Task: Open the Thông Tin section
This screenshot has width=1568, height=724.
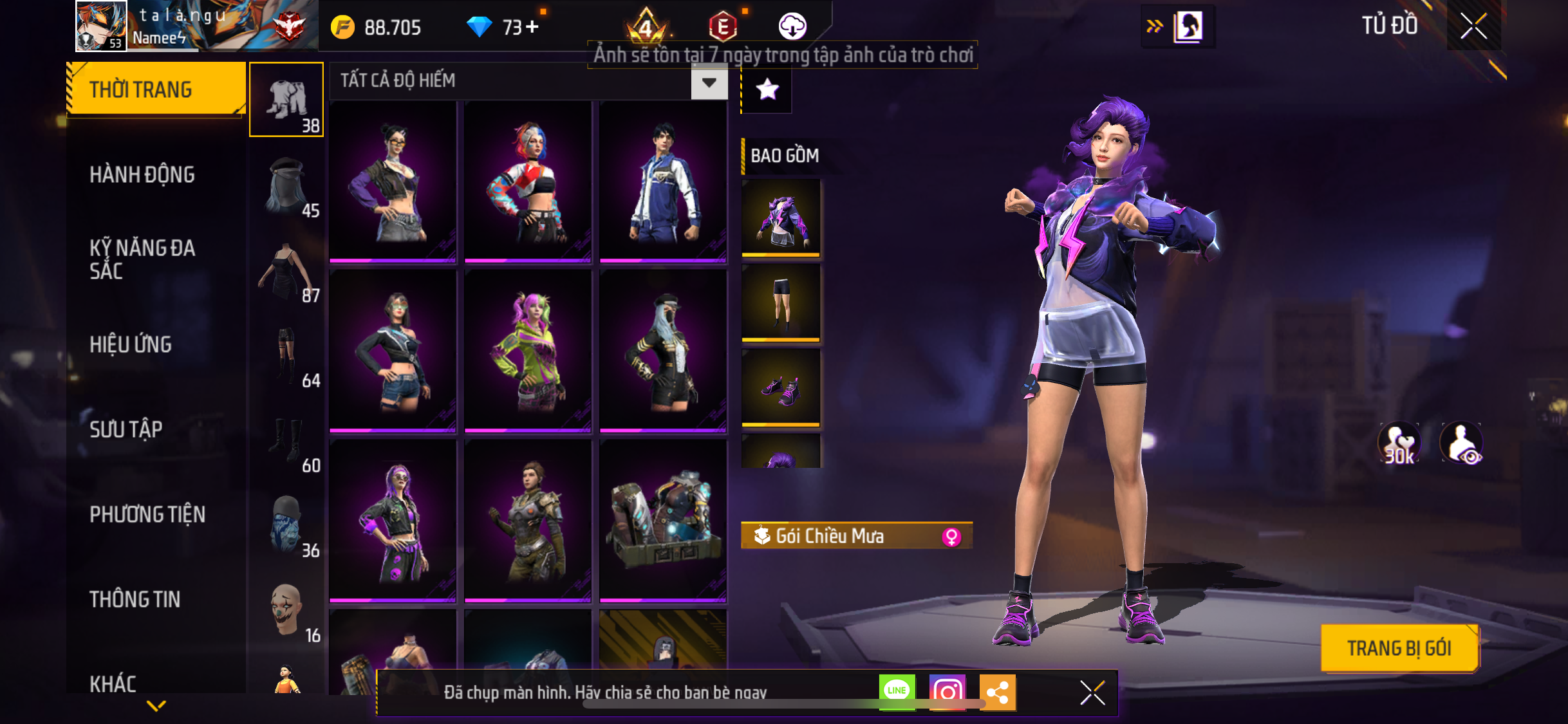Action: 135,599
